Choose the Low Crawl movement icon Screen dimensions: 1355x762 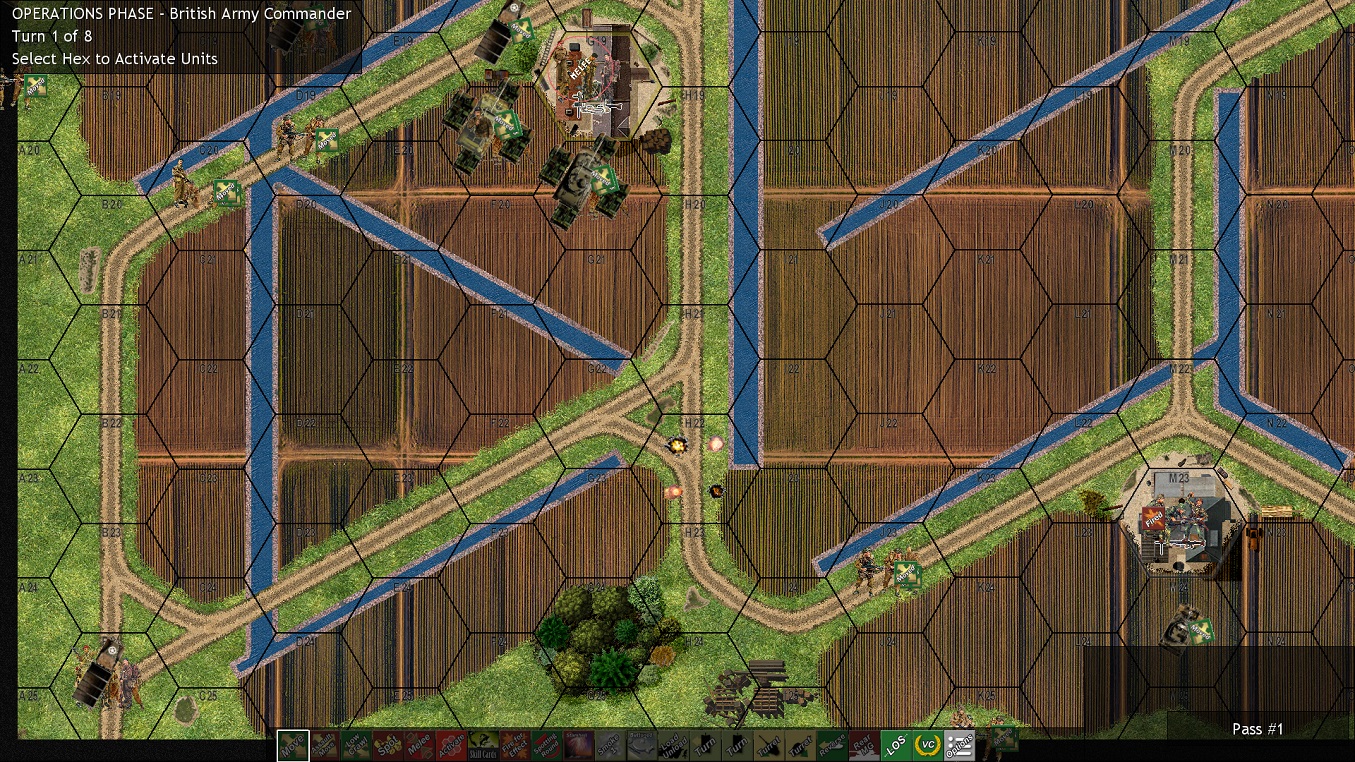point(357,745)
